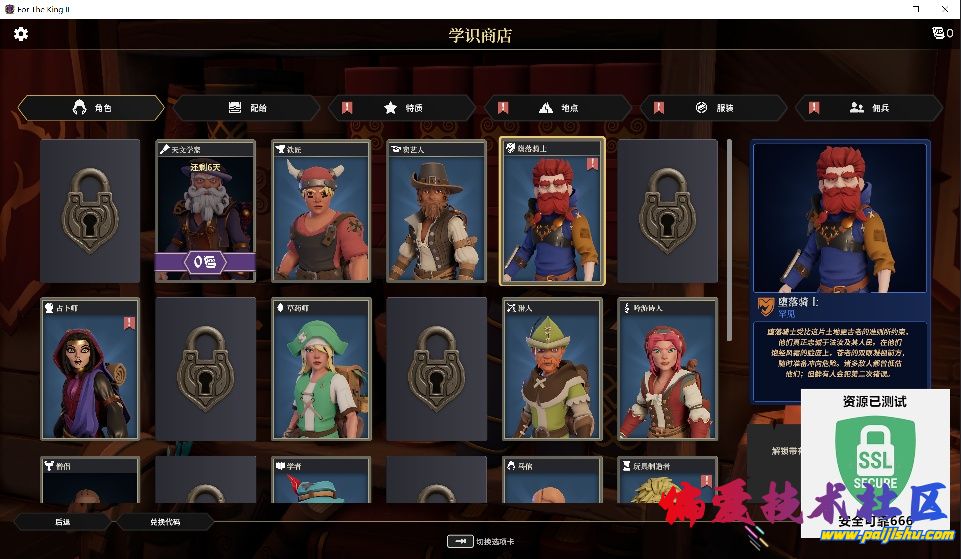Open the gear settings icon
The image size is (961, 559).
(x=21, y=34)
